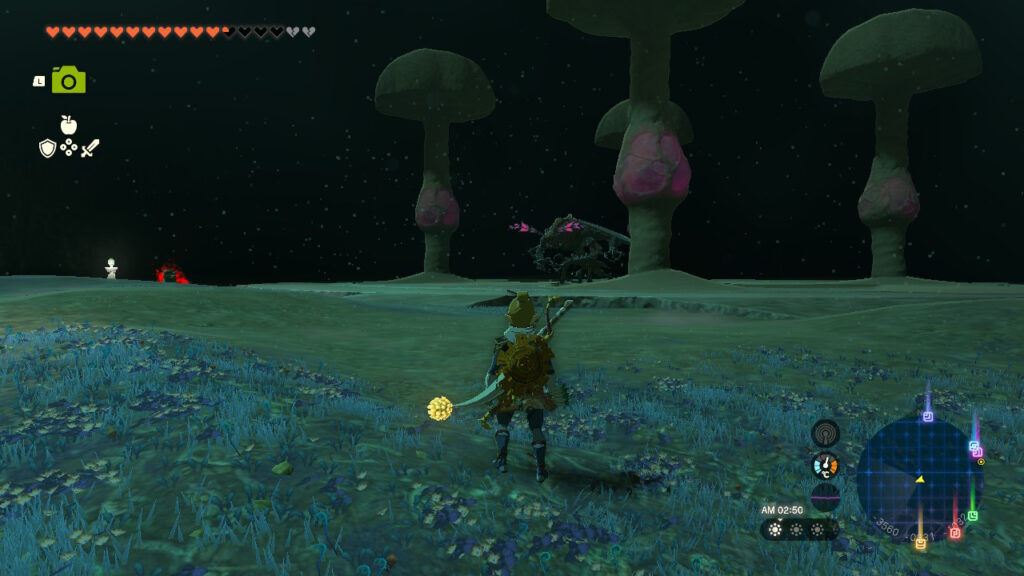The image size is (1024, 576).
Task: Check the temperature gauge icon
Action: [825, 465]
